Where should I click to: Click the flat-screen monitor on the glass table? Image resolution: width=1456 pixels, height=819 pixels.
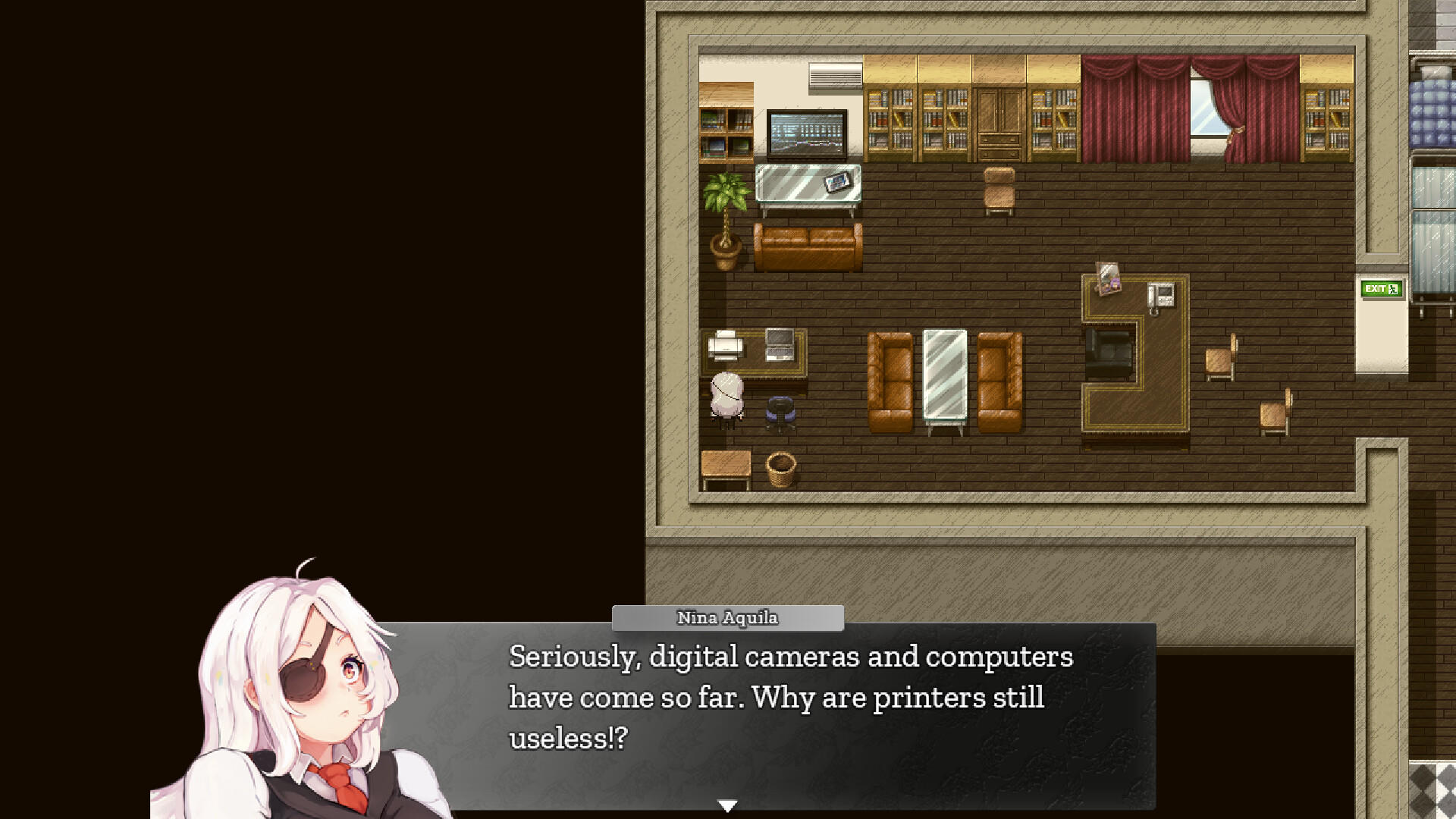806,136
